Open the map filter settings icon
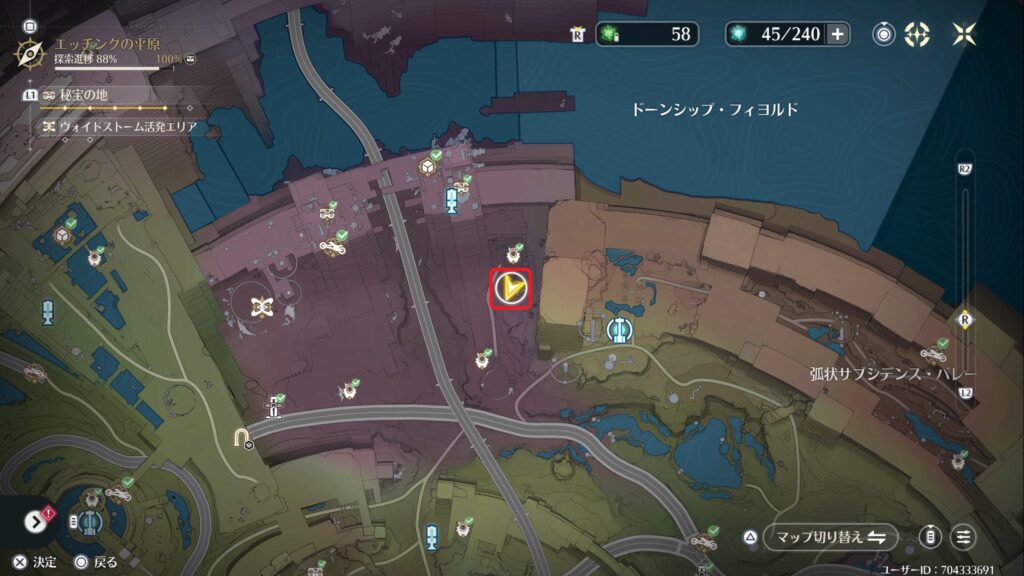Image resolution: width=1024 pixels, height=576 pixels. click(964, 537)
